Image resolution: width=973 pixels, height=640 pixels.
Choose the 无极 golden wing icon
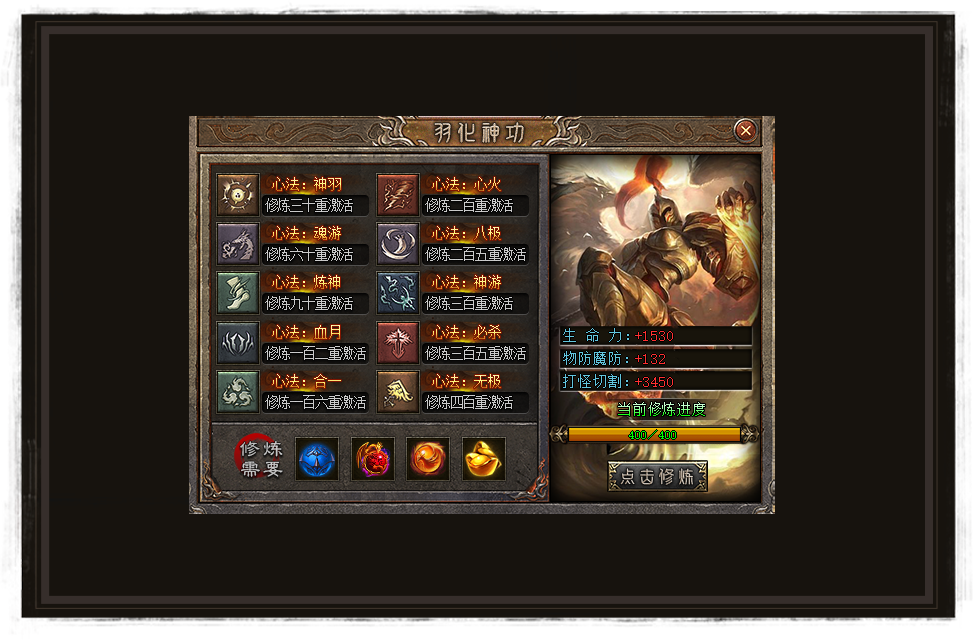(x=398, y=392)
